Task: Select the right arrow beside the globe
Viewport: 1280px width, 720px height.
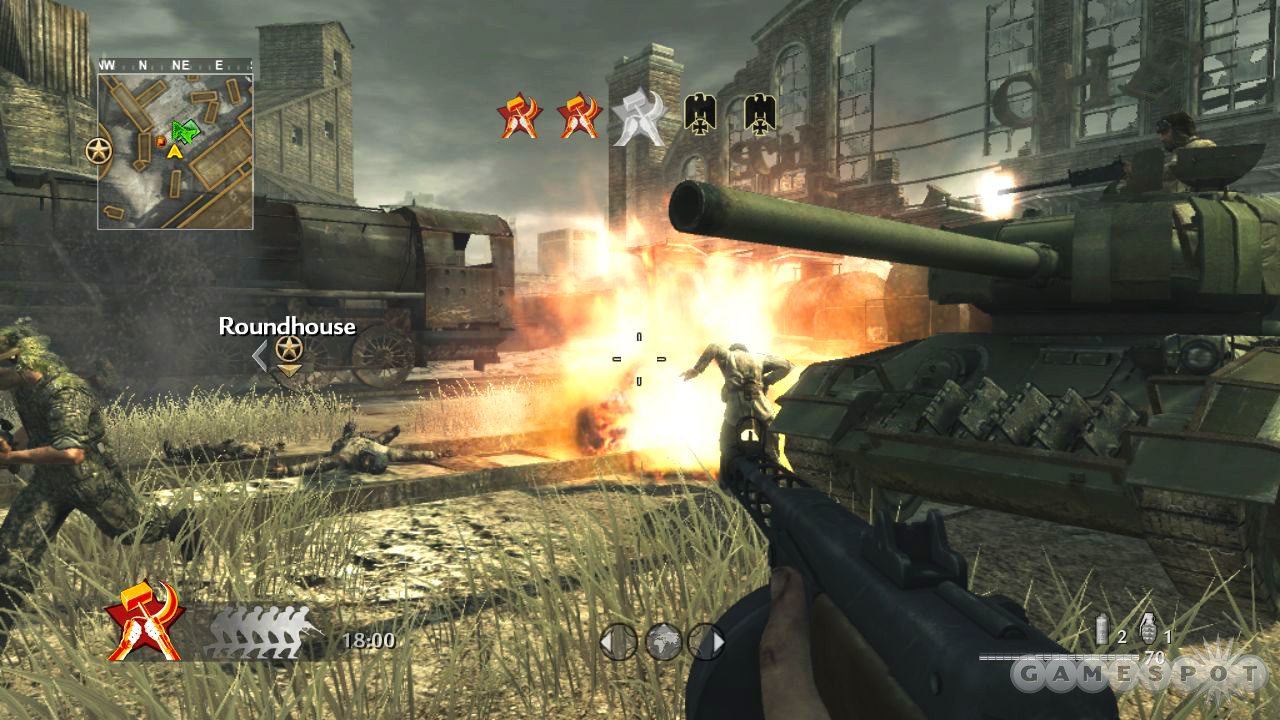Action: (x=706, y=642)
